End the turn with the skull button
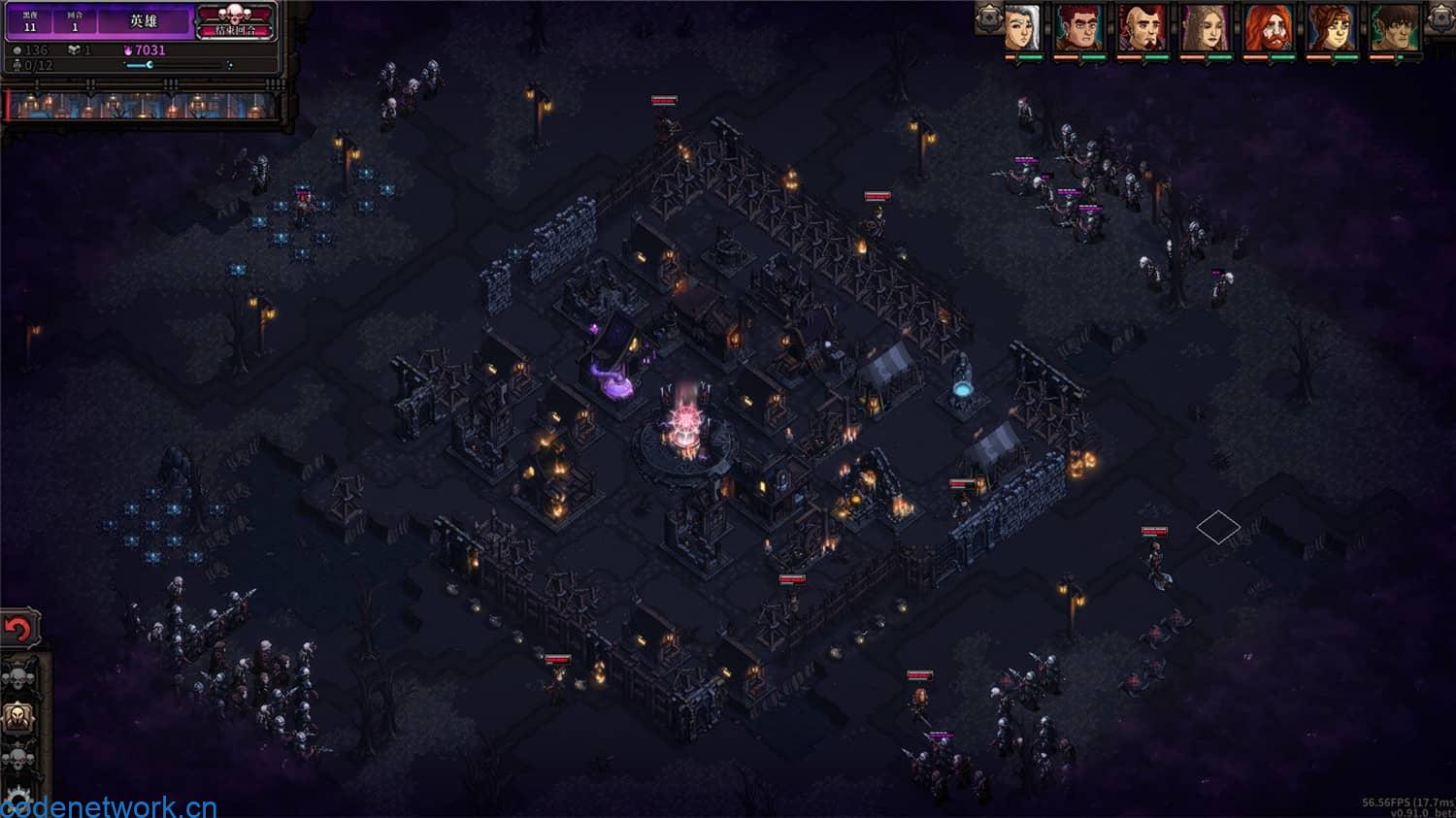This screenshot has height=818, width=1456. point(236,21)
